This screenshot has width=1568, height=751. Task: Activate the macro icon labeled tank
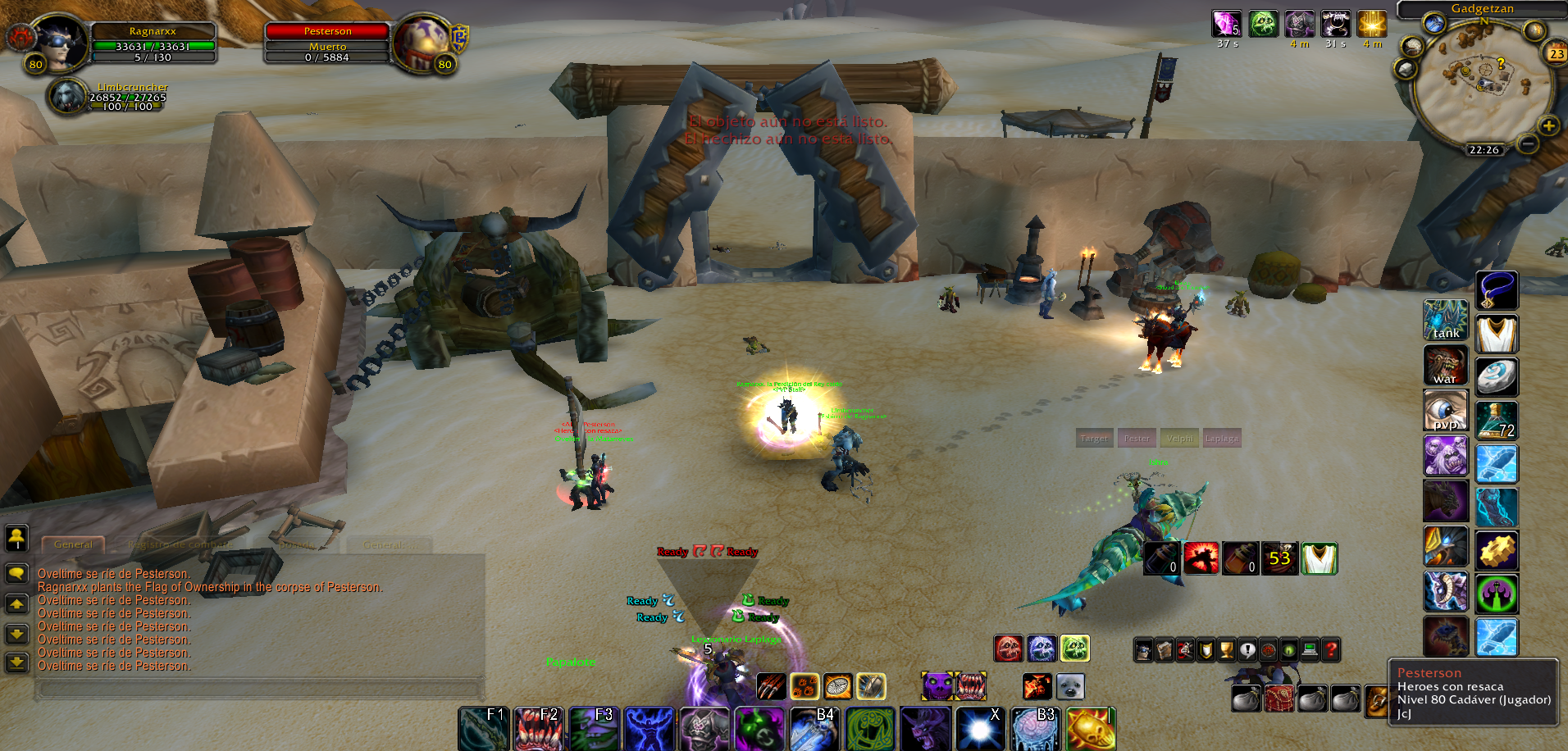point(1445,320)
